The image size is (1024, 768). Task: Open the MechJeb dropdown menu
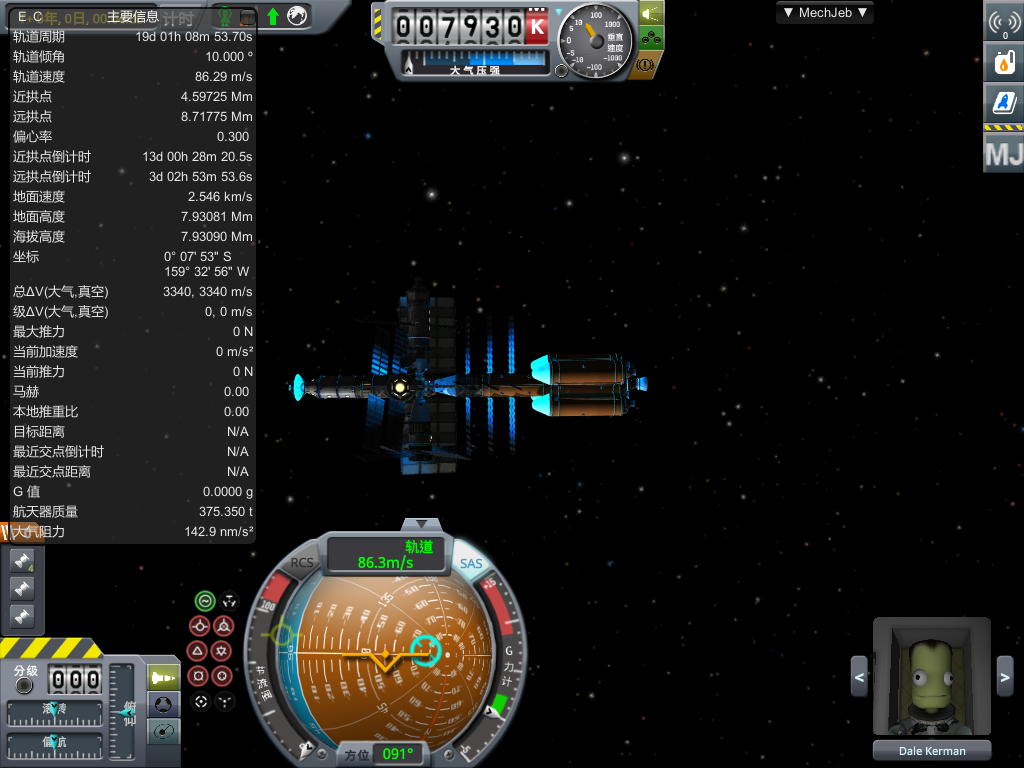825,13
